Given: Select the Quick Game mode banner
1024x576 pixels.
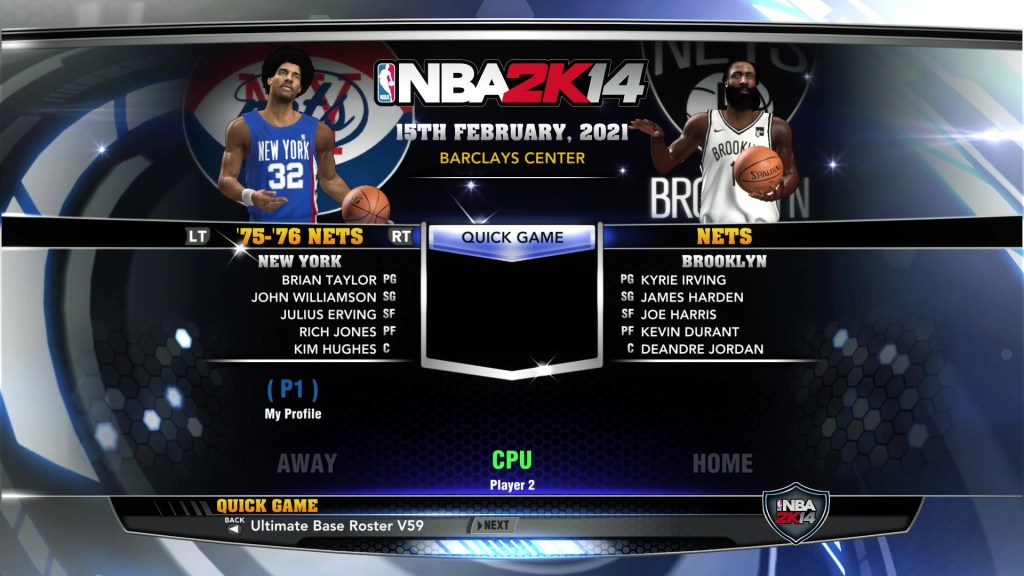Looking at the screenshot, I should point(512,238).
